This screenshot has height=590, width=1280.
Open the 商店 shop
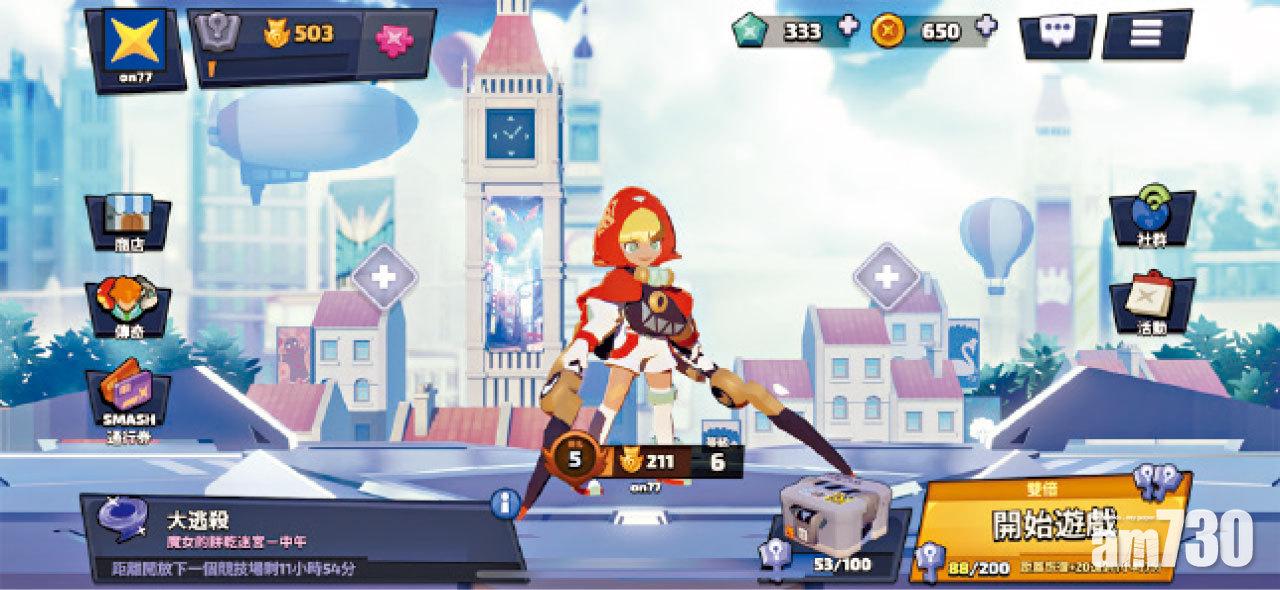coord(128,223)
